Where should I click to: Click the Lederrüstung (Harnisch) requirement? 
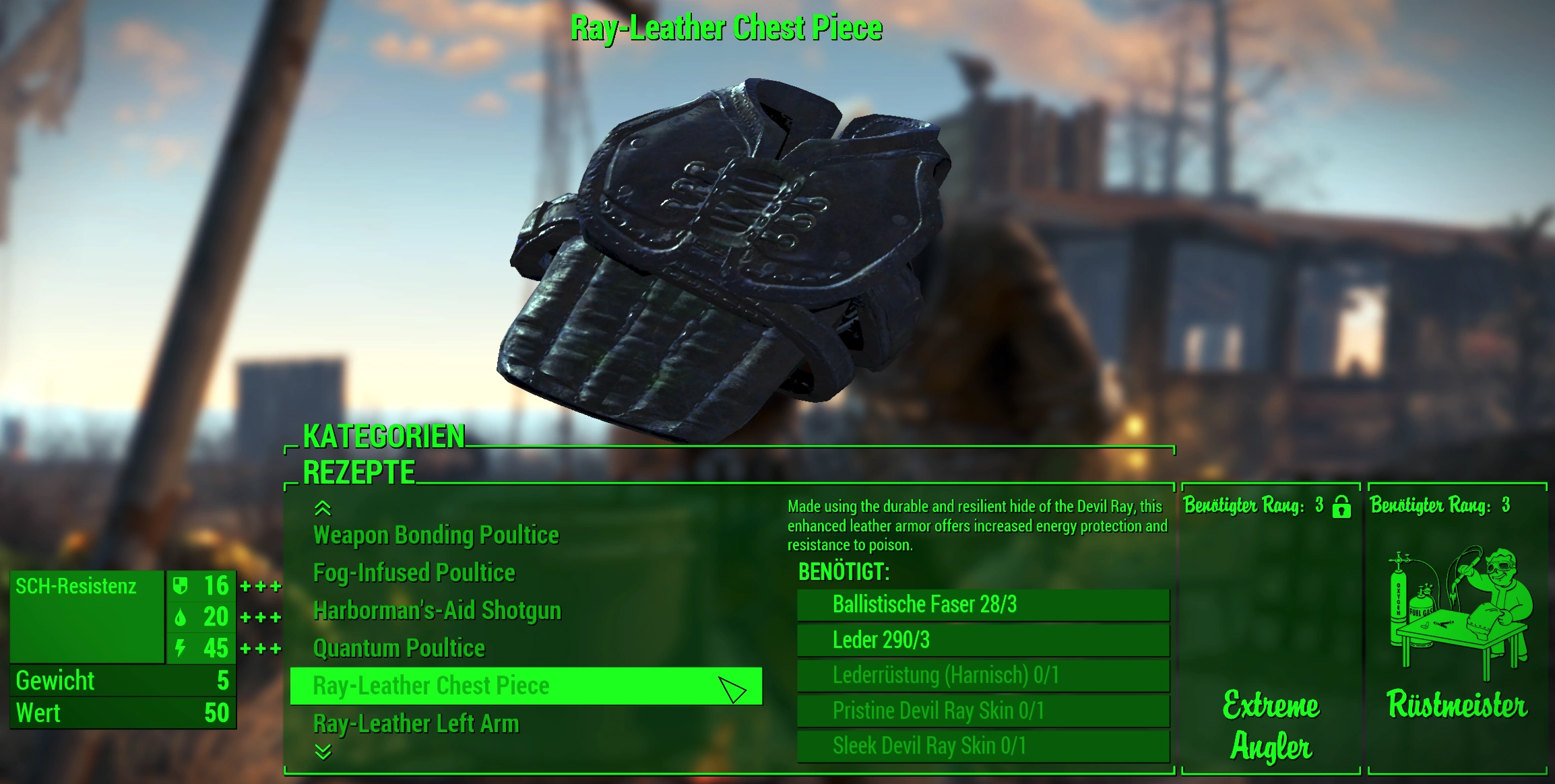tap(983, 675)
